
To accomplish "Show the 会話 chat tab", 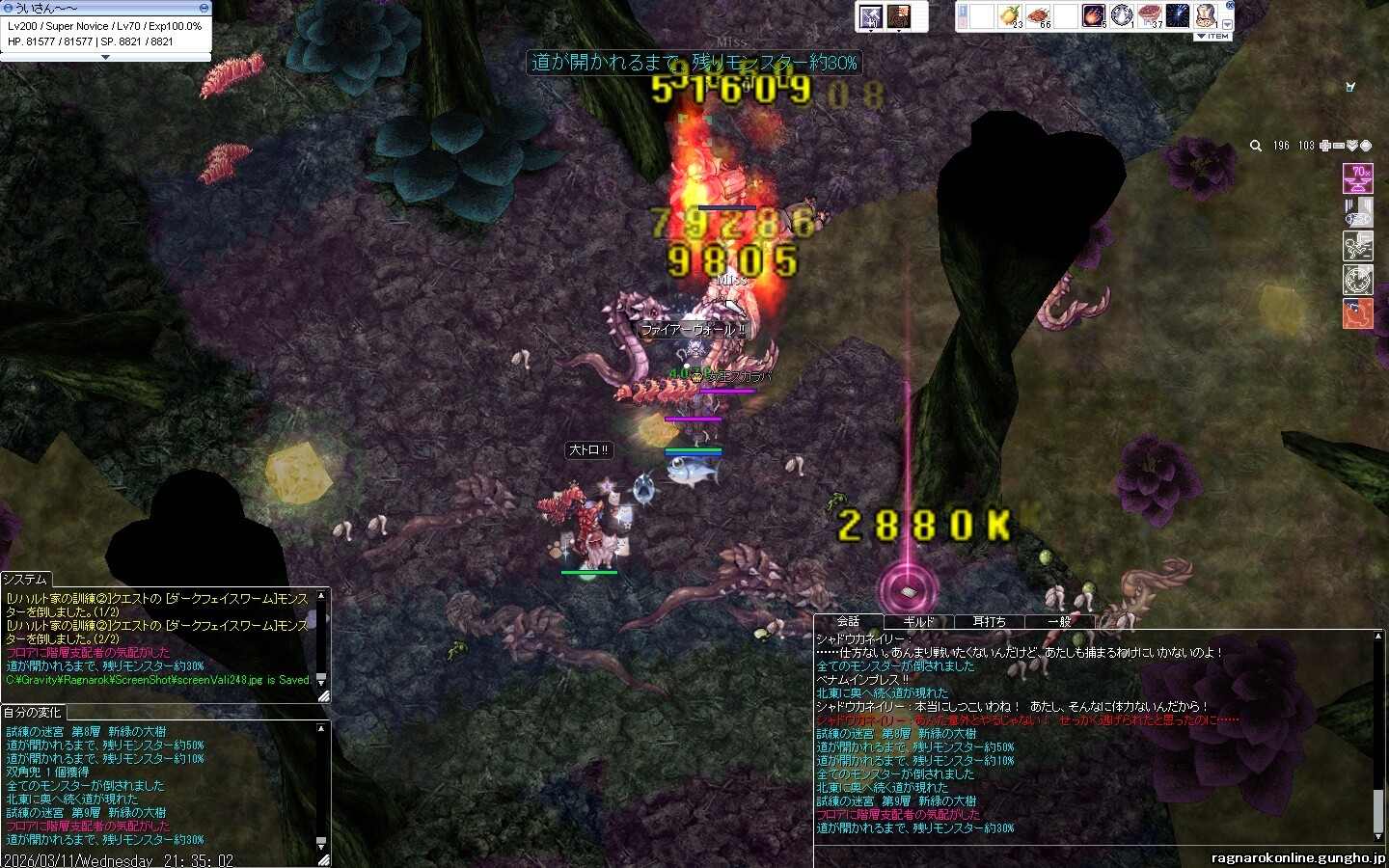I will pos(848,621).
